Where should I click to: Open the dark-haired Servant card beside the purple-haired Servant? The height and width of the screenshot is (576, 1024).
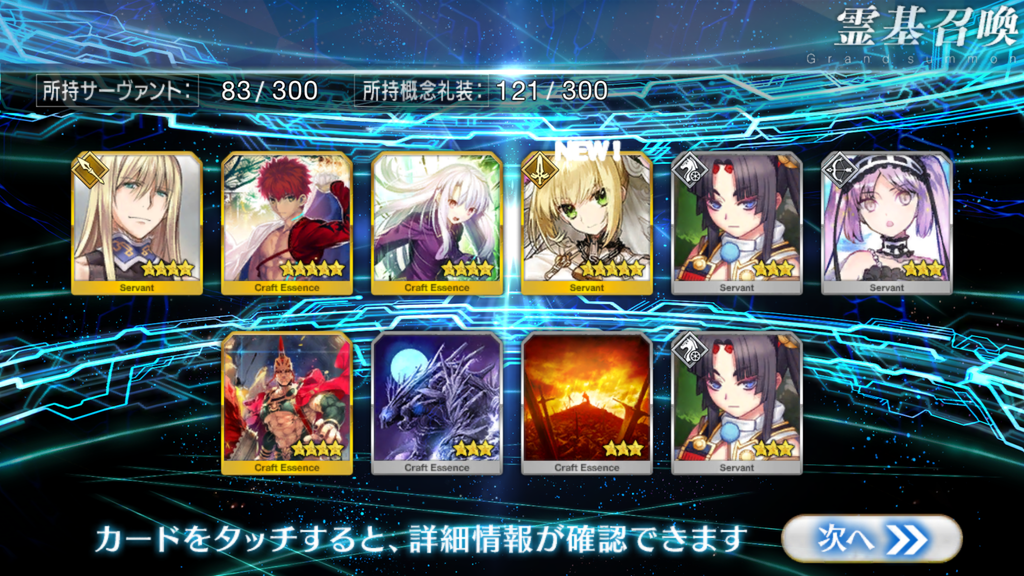(x=737, y=224)
